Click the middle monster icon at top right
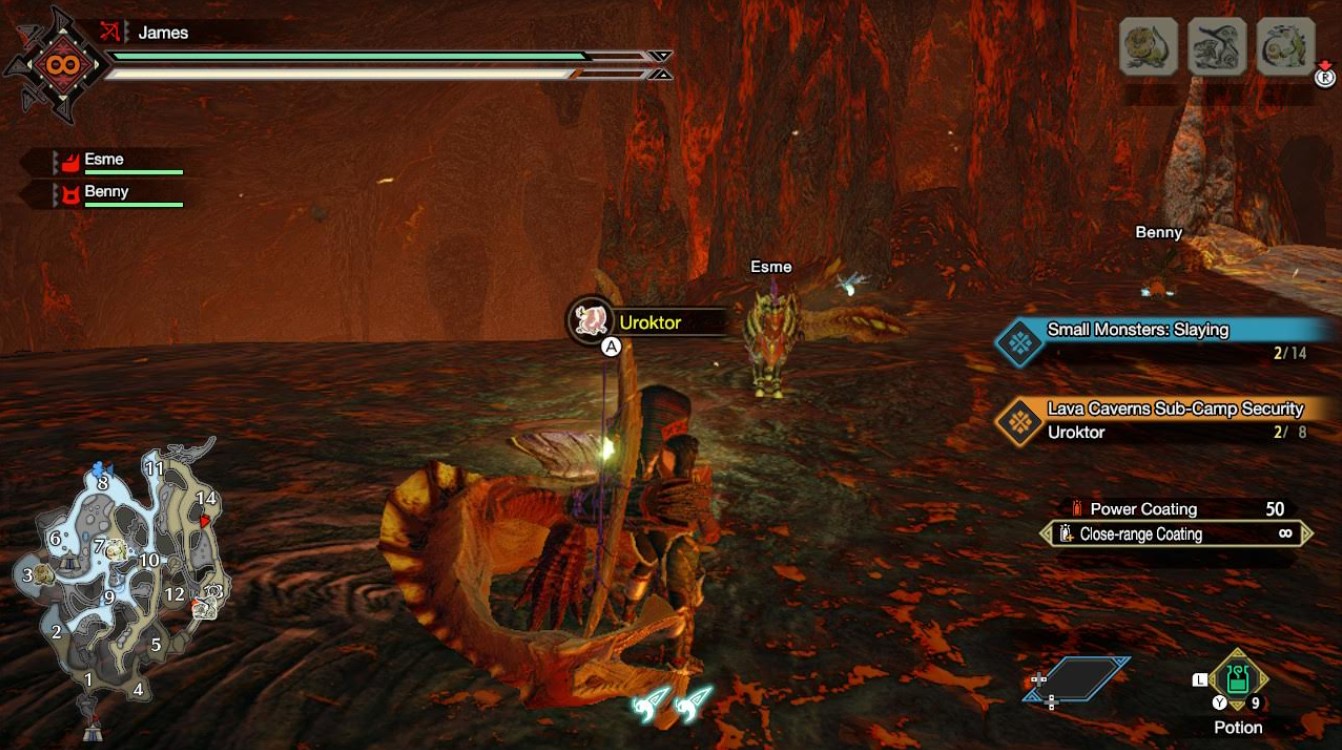Image resolution: width=1342 pixels, height=750 pixels. [x=1217, y=47]
